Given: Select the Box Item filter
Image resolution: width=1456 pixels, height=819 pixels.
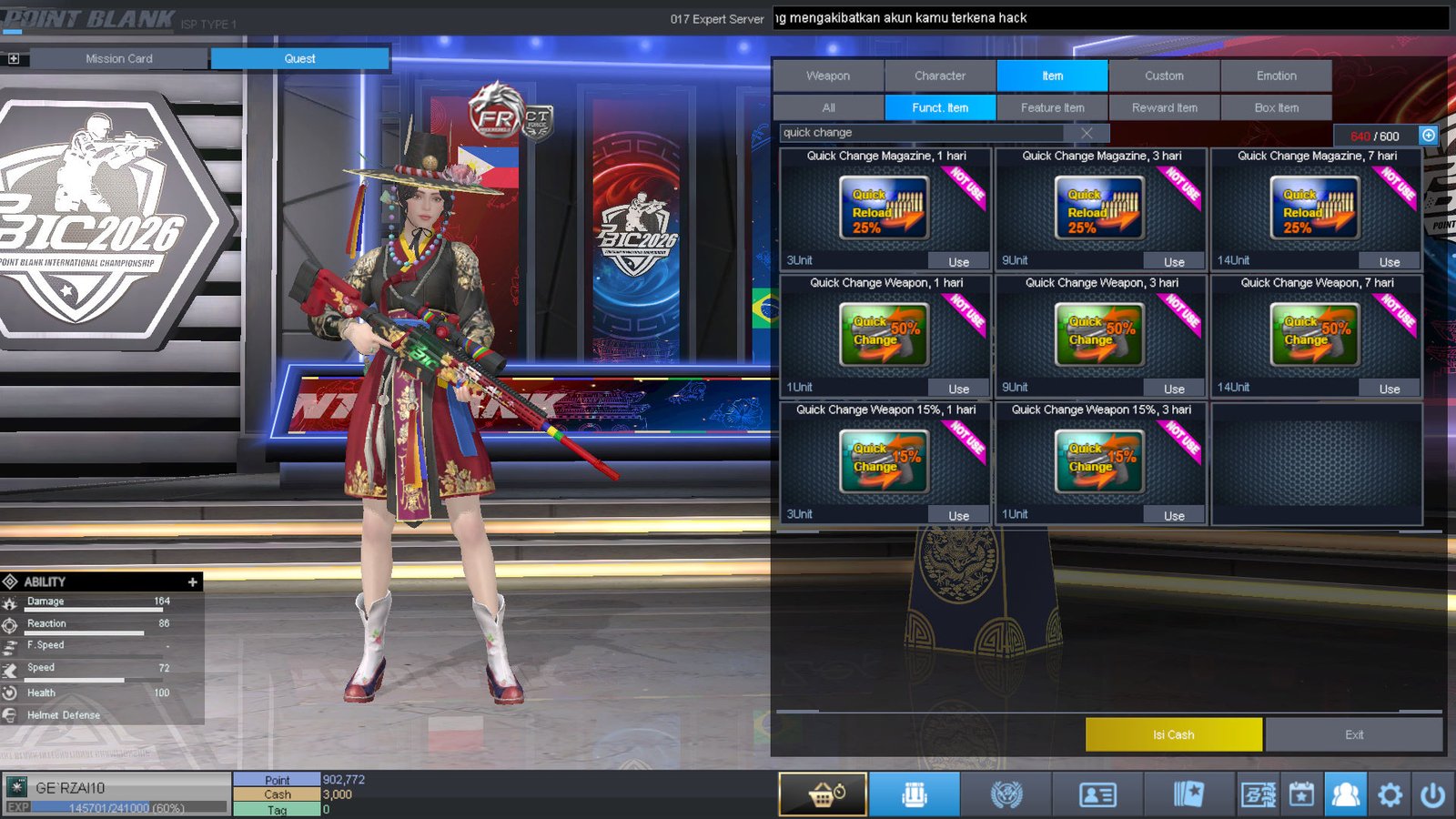Looking at the screenshot, I should point(1276,107).
